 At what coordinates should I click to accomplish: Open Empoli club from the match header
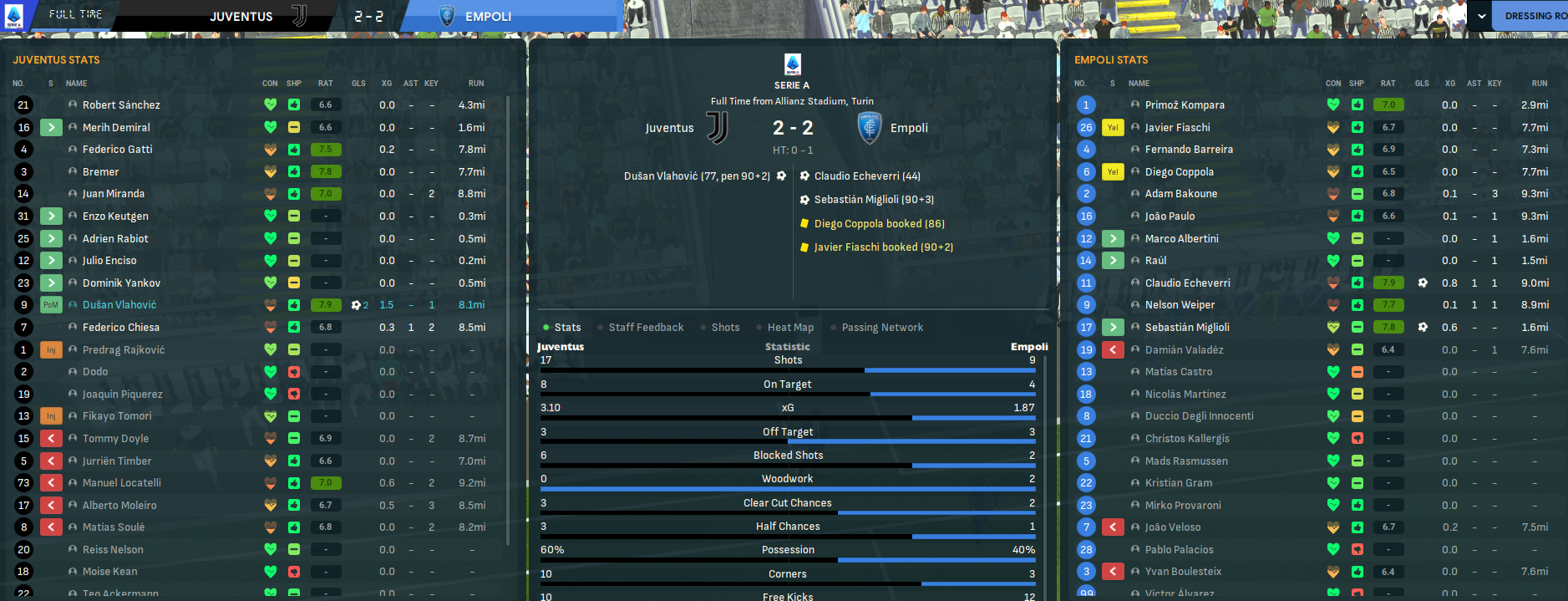[x=909, y=128]
